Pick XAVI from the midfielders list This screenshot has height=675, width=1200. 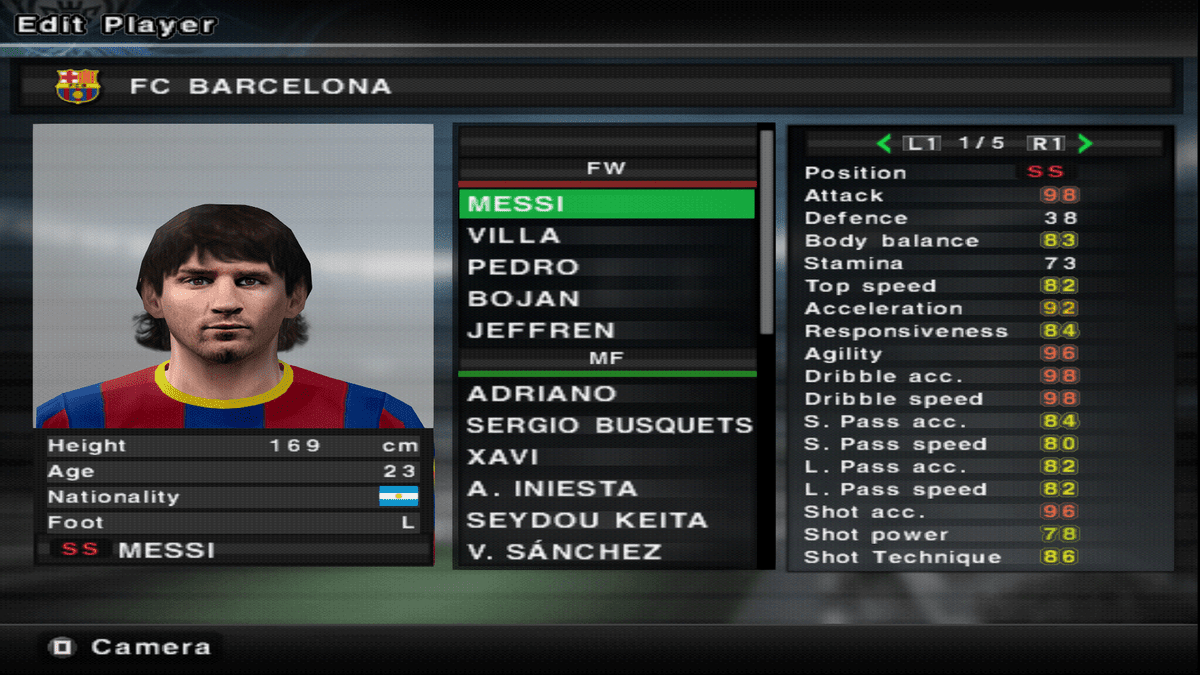tap(606, 457)
